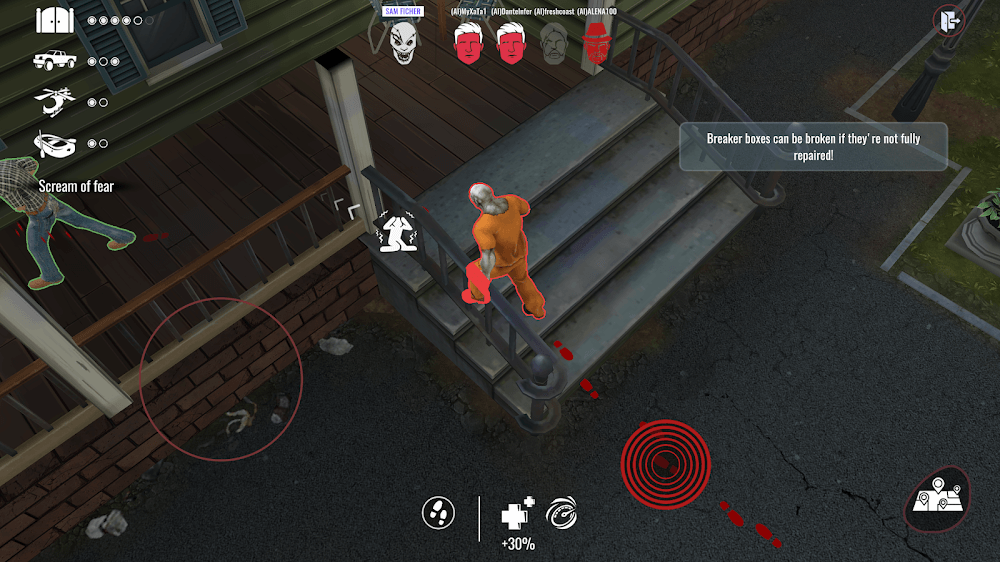
Task: Select (AI)MyXaTa1's red face portrait
Action: pyautogui.click(x=468, y=44)
